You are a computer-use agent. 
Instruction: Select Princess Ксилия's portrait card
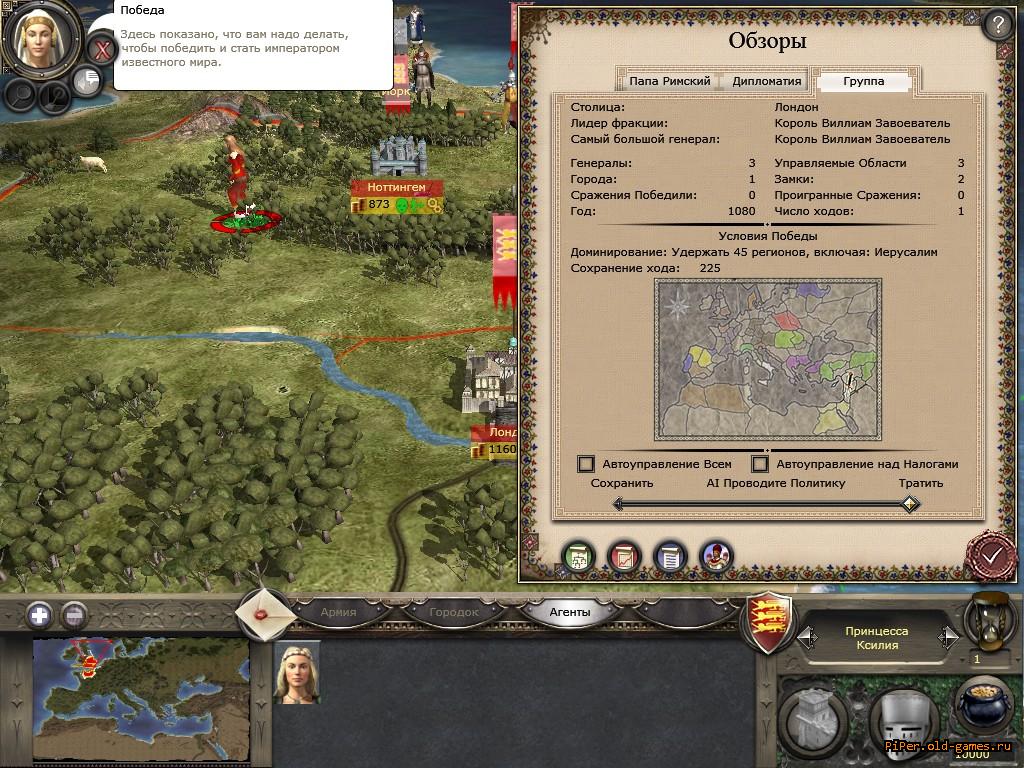(x=297, y=672)
